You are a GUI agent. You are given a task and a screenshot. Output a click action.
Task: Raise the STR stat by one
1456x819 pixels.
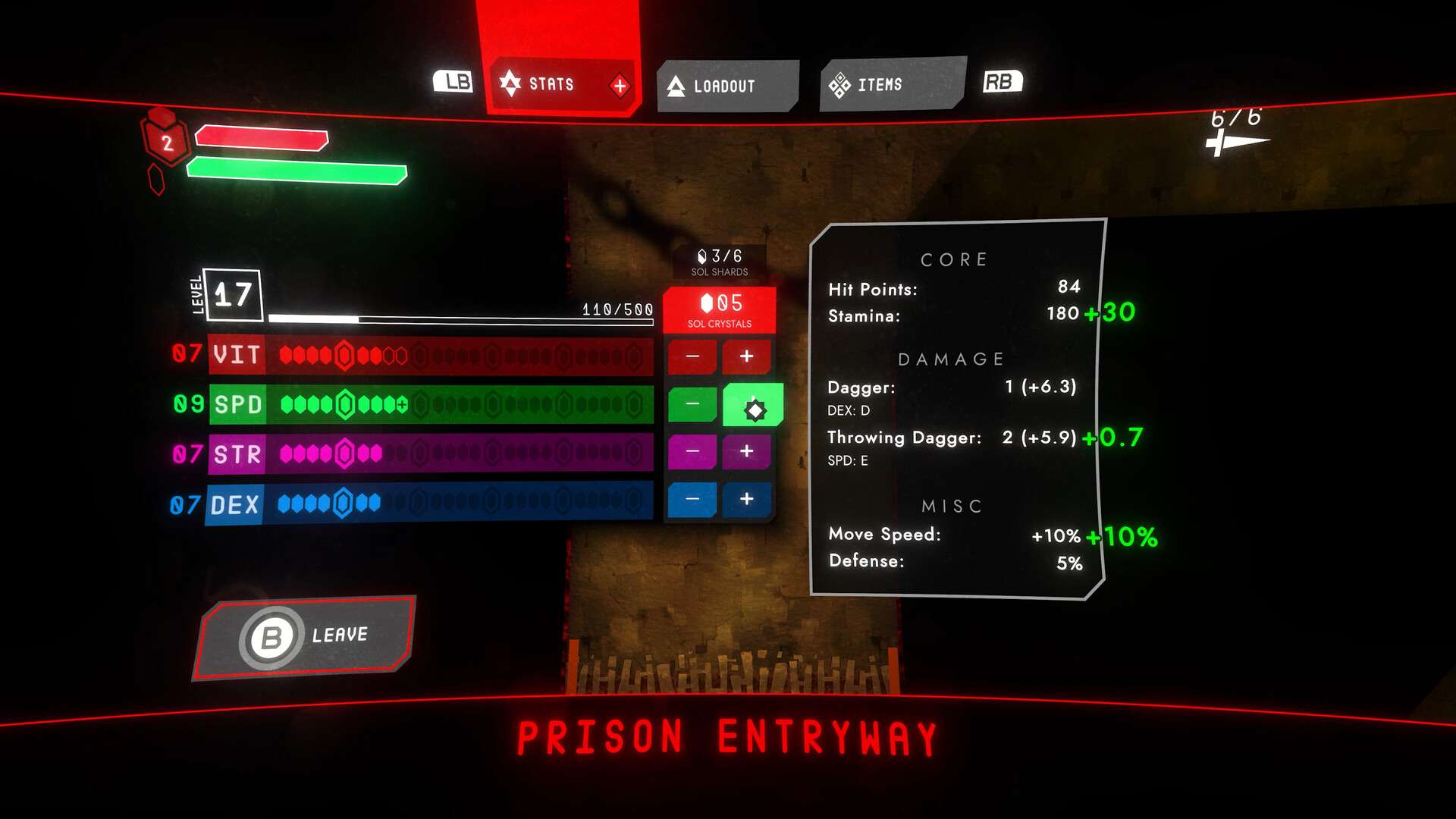pos(746,452)
